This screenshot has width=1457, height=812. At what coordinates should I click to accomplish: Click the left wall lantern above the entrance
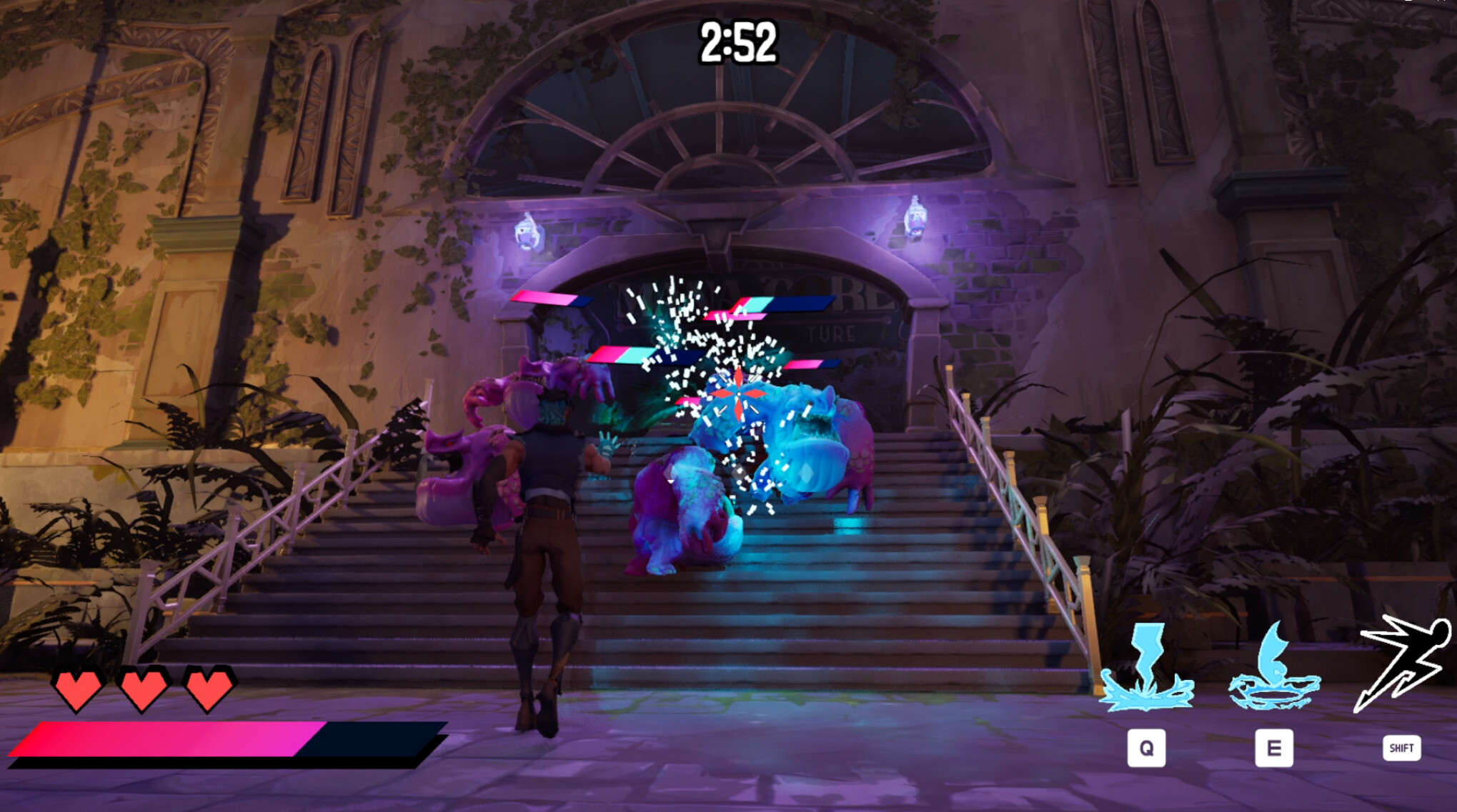click(x=526, y=229)
